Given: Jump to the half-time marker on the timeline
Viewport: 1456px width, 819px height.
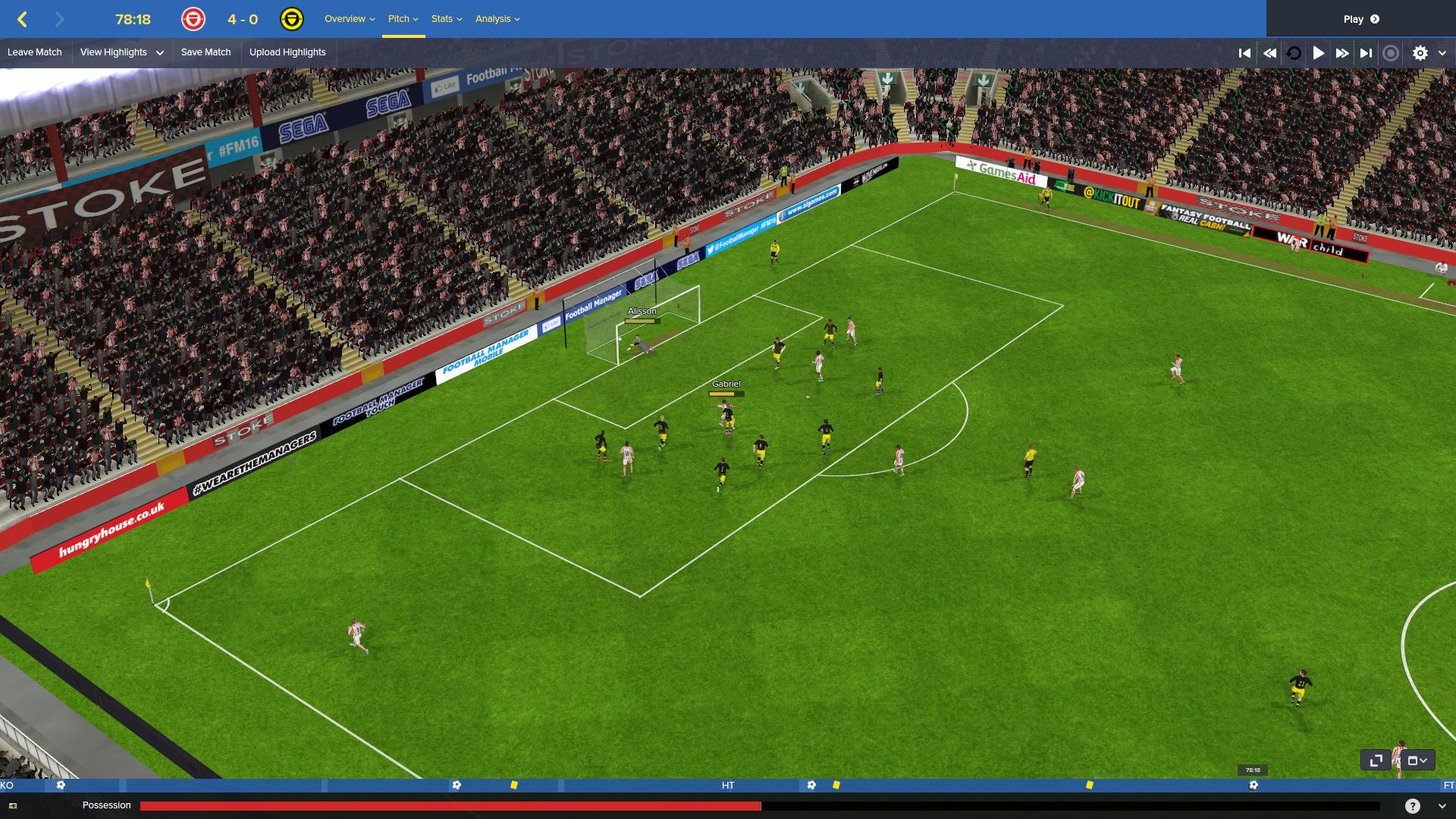Looking at the screenshot, I should coord(728,786).
